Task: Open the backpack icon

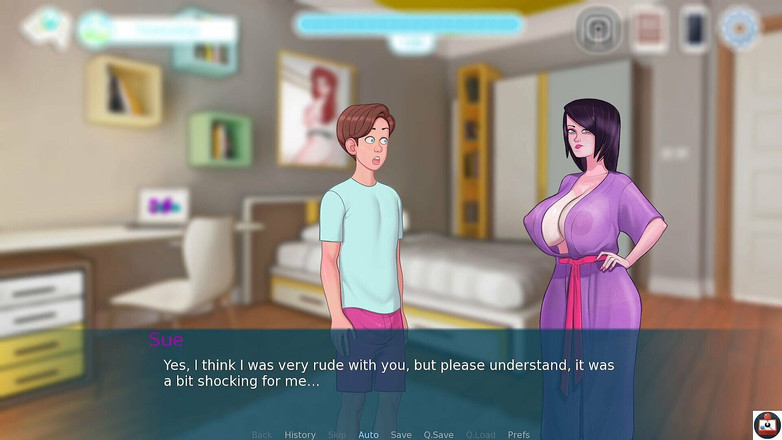Action: tap(598, 29)
